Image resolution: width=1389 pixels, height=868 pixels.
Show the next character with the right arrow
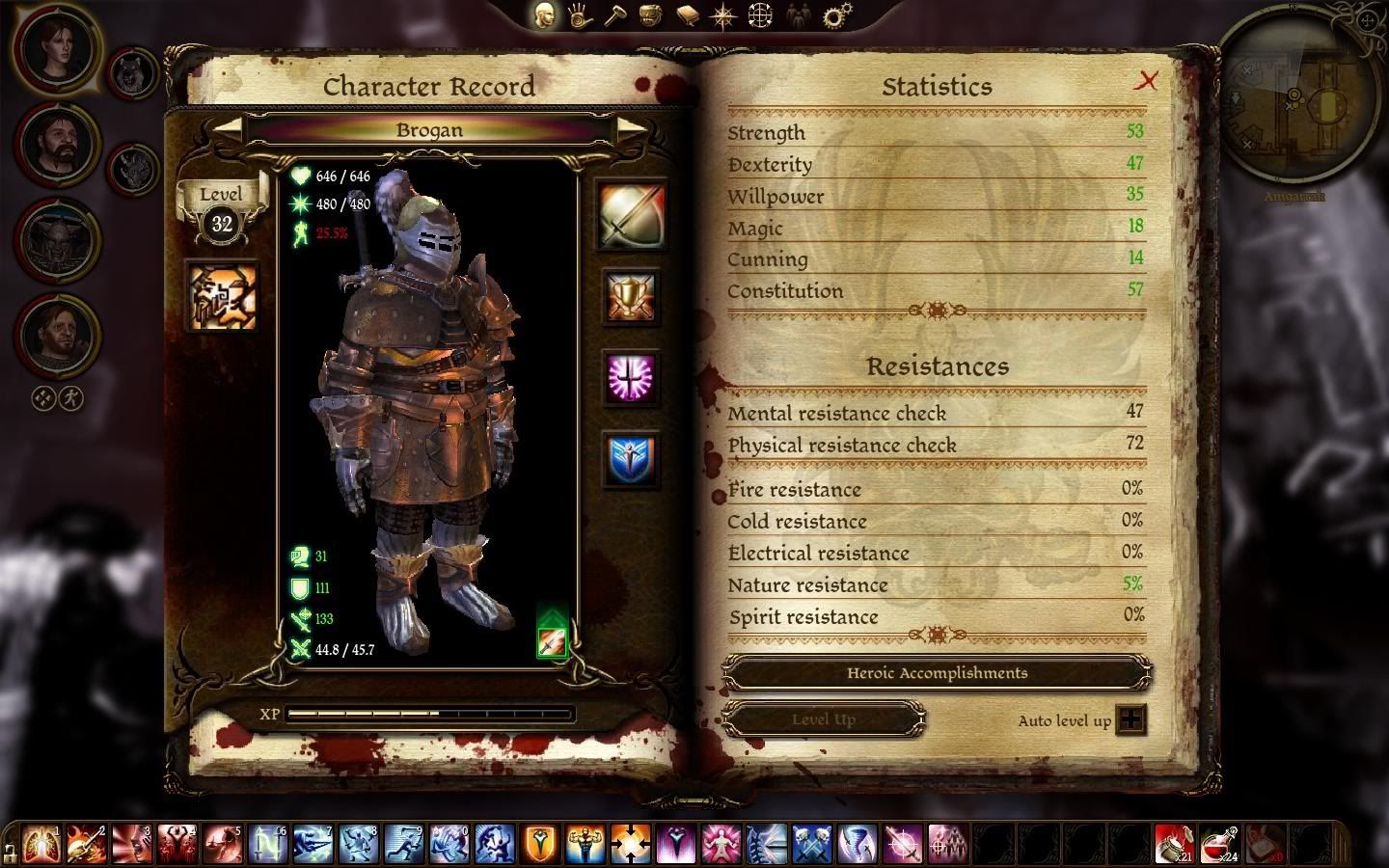click(631, 128)
